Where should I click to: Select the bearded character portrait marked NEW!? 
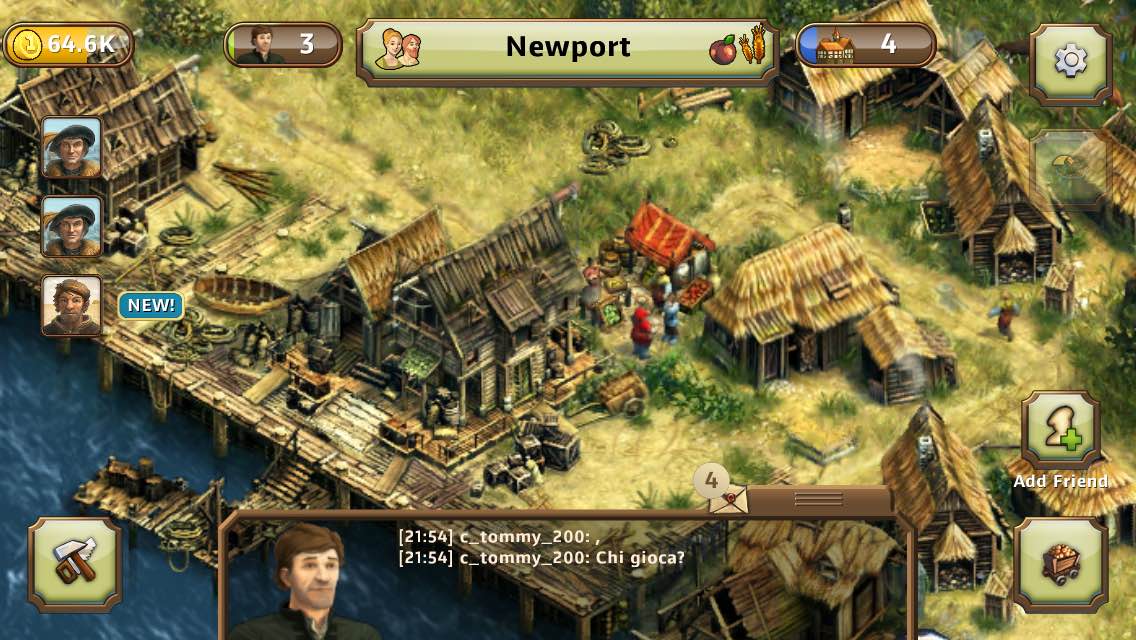click(x=71, y=305)
